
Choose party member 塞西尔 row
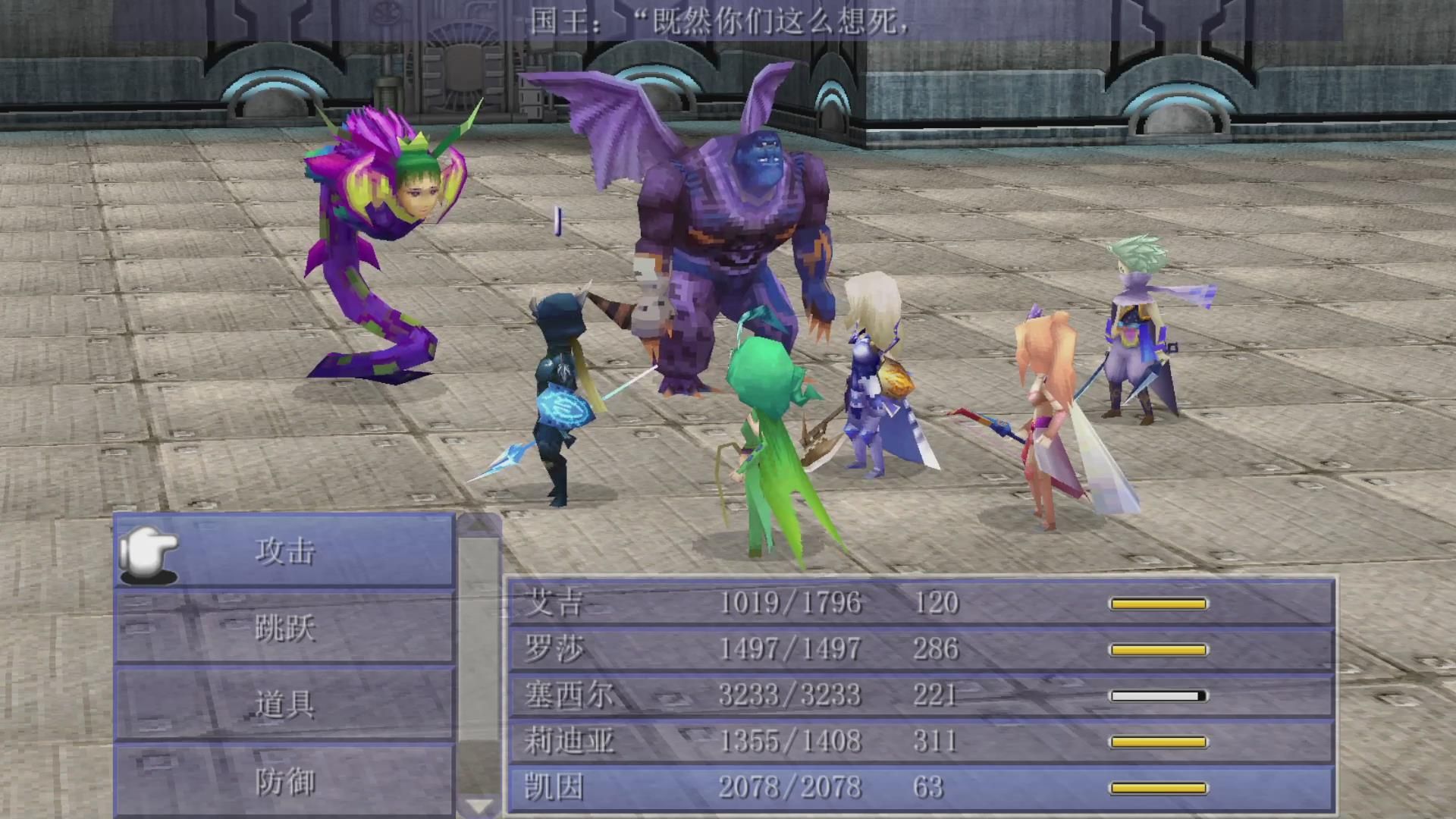920,695
